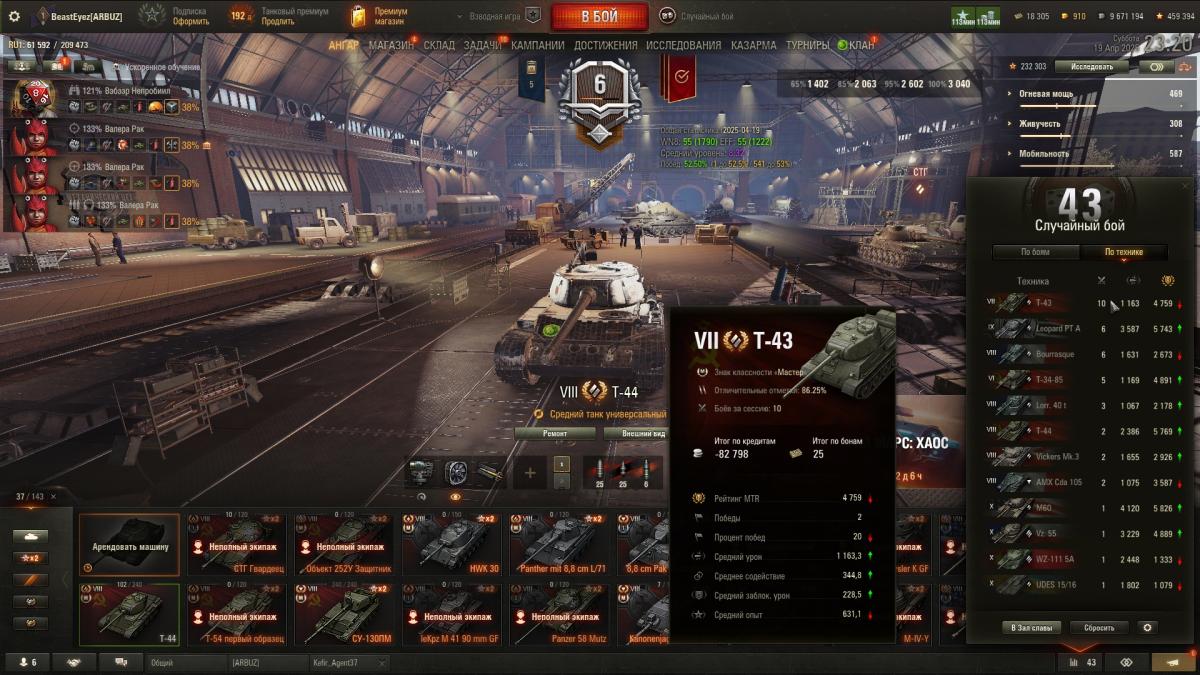This screenshot has width=1200, height=675.
Task: Click the Ремонт button
Action: (x=555, y=433)
